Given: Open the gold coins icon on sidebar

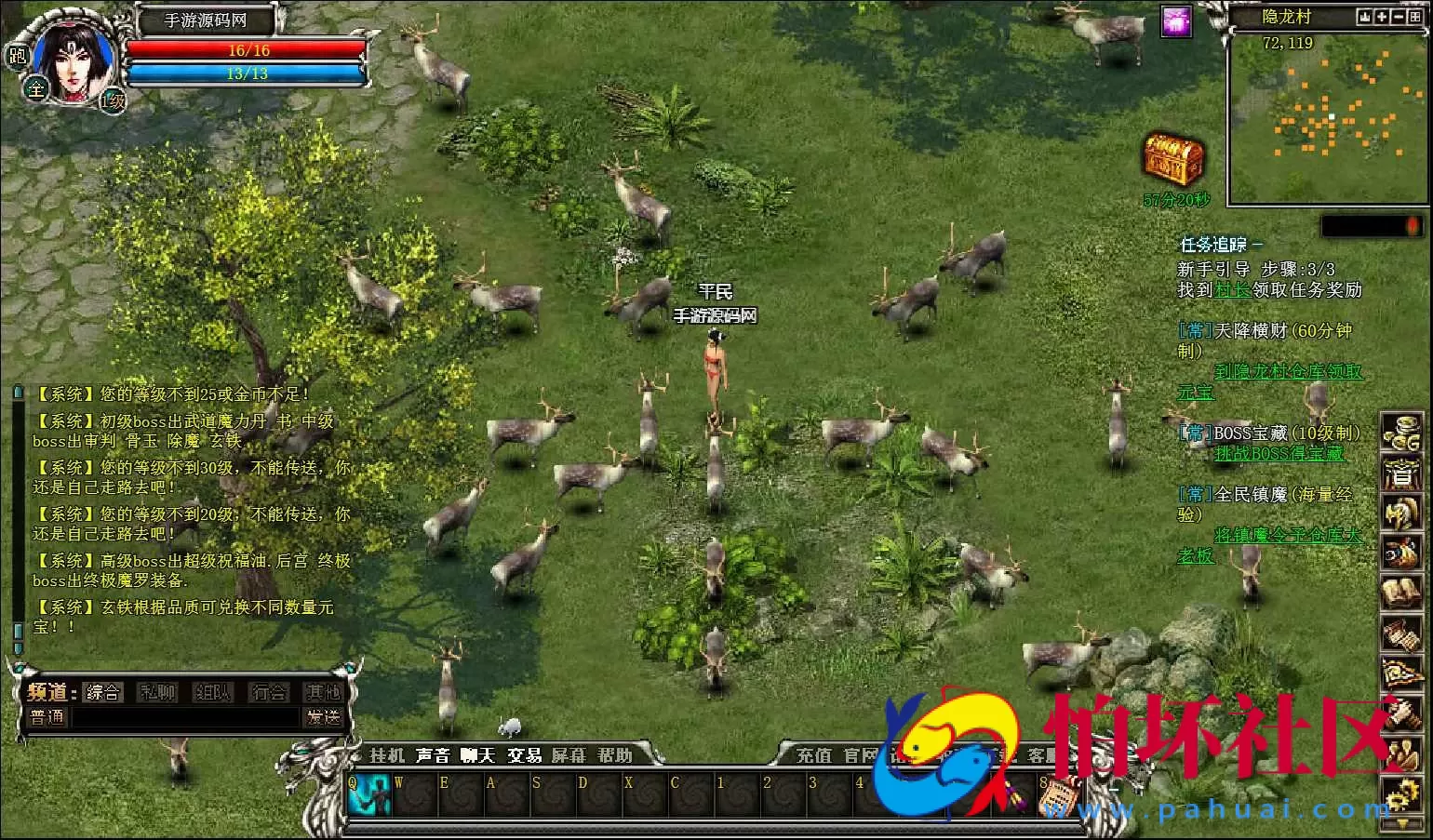Looking at the screenshot, I should [x=1400, y=433].
